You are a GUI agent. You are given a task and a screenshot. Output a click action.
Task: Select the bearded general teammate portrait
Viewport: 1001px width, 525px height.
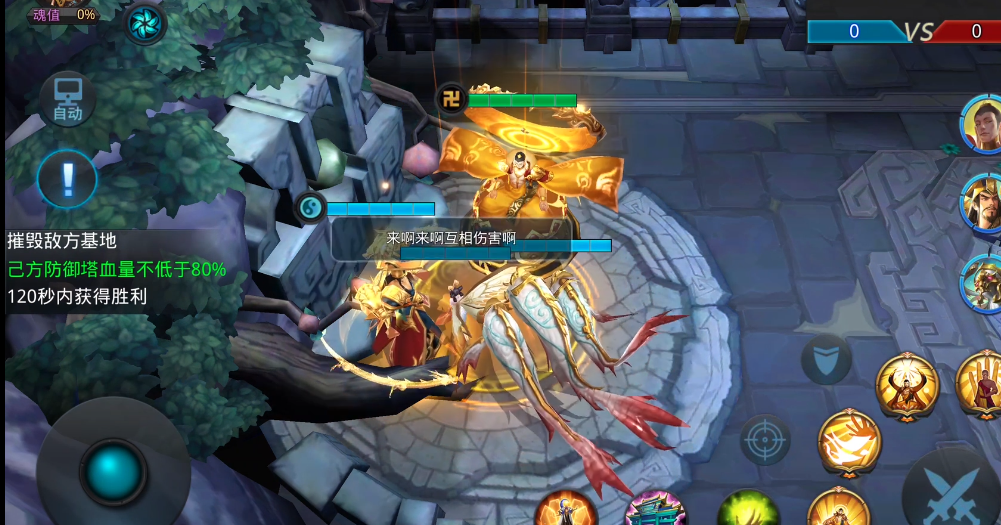983,202
